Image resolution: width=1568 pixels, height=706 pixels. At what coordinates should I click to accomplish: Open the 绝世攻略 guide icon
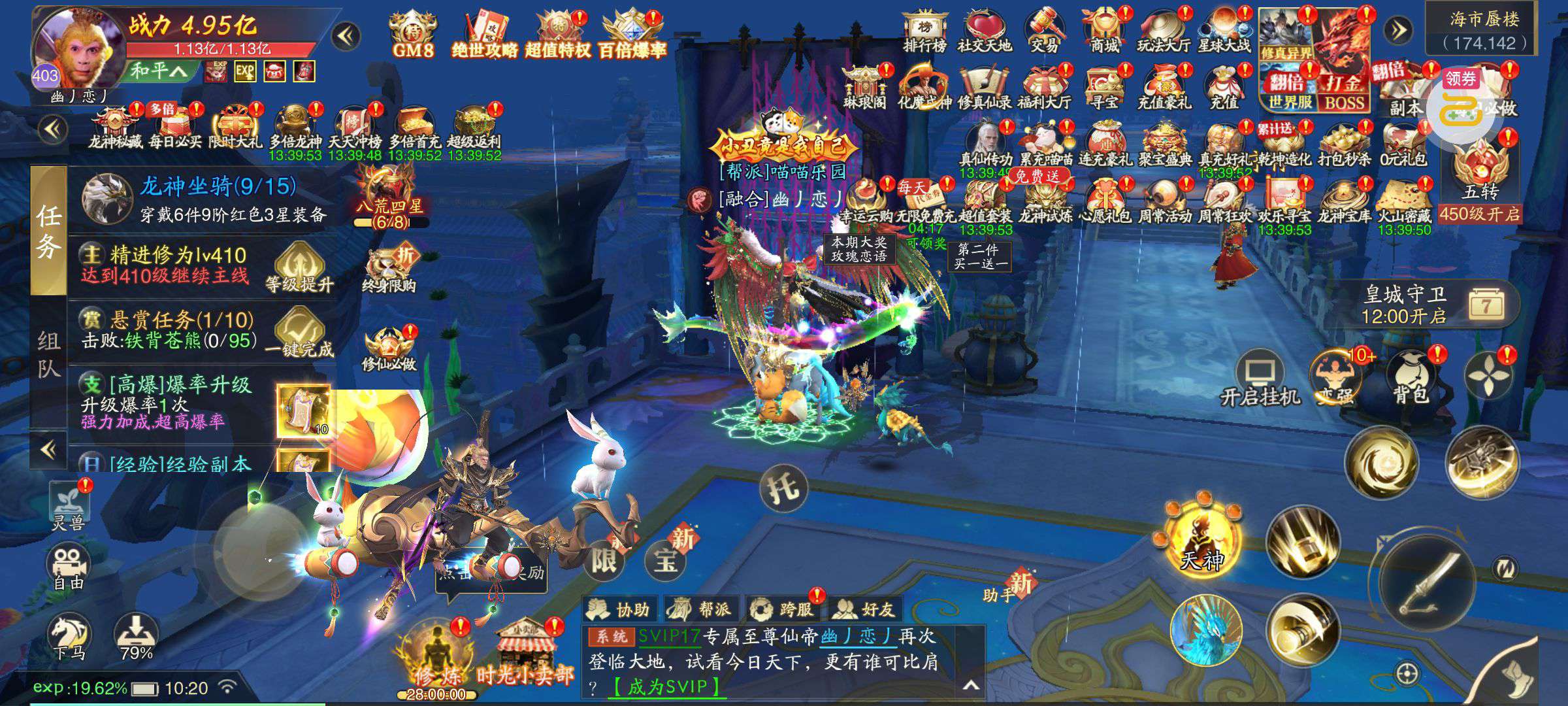tap(485, 34)
